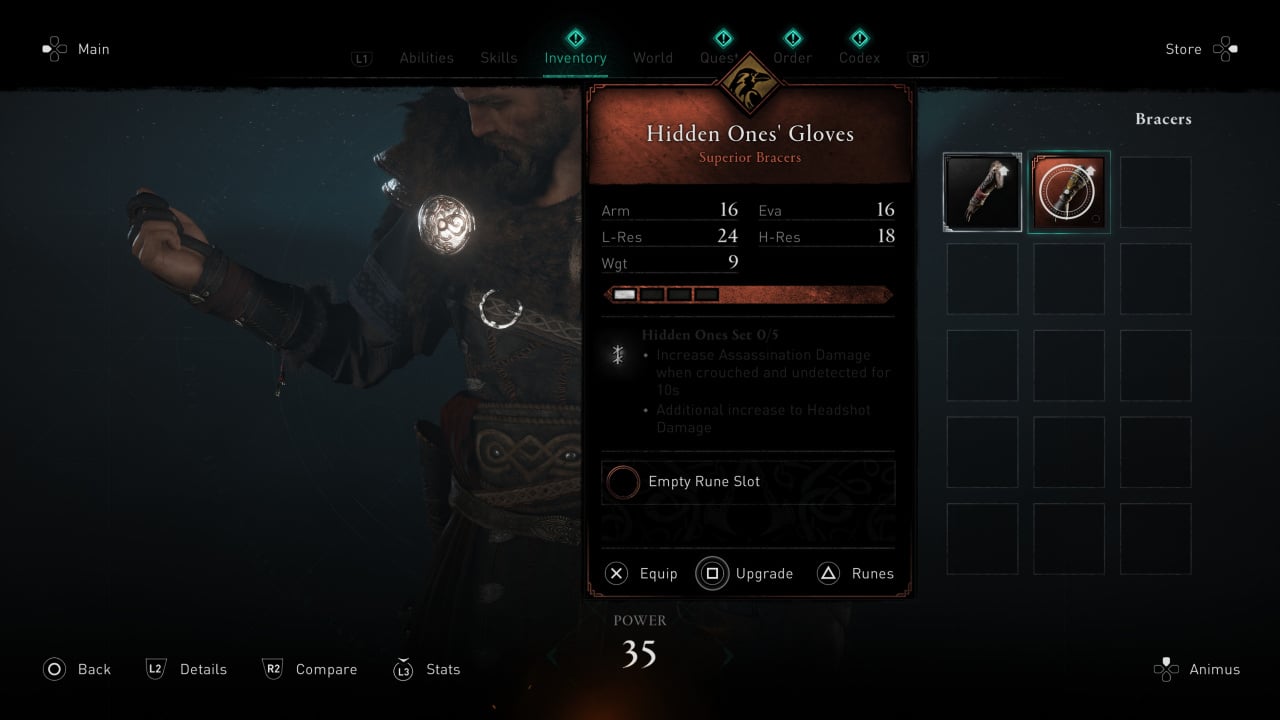Select the fur-trimmed red bracers slot
Image resolution: width=1280 pixels, height=720 pixels.
[983, 192]
